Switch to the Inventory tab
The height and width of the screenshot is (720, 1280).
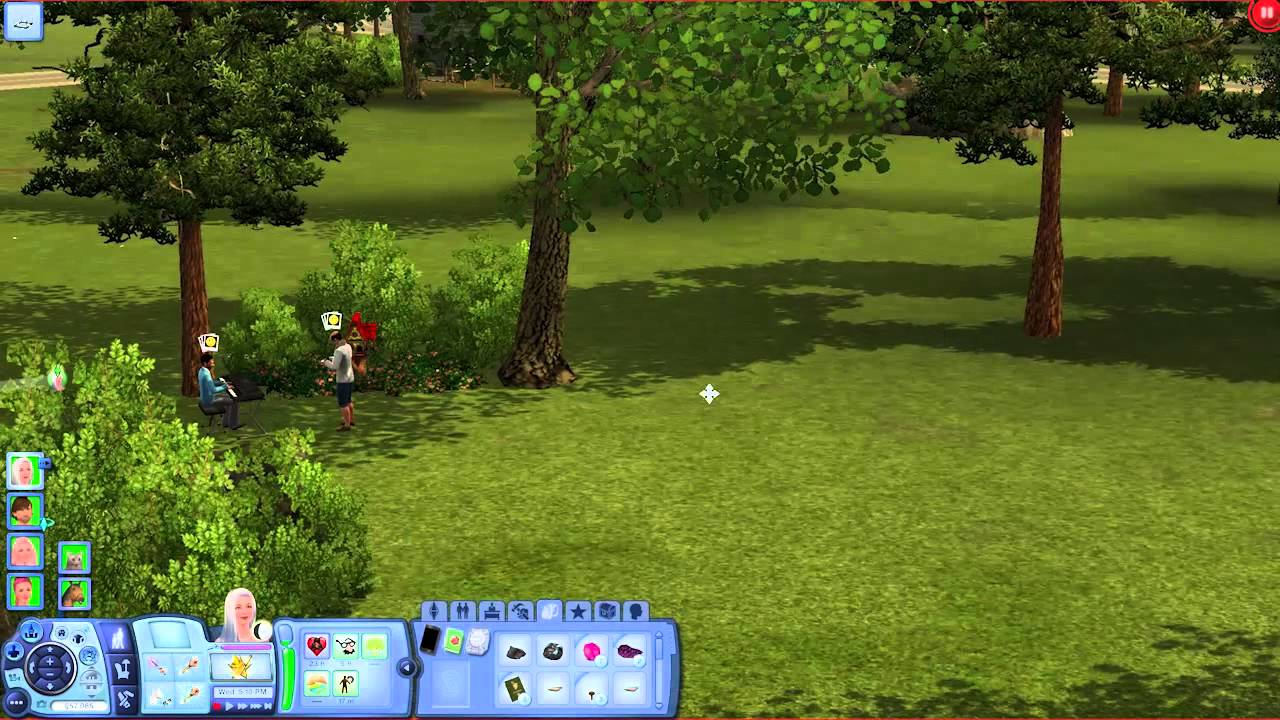click(x=549, y=610)
